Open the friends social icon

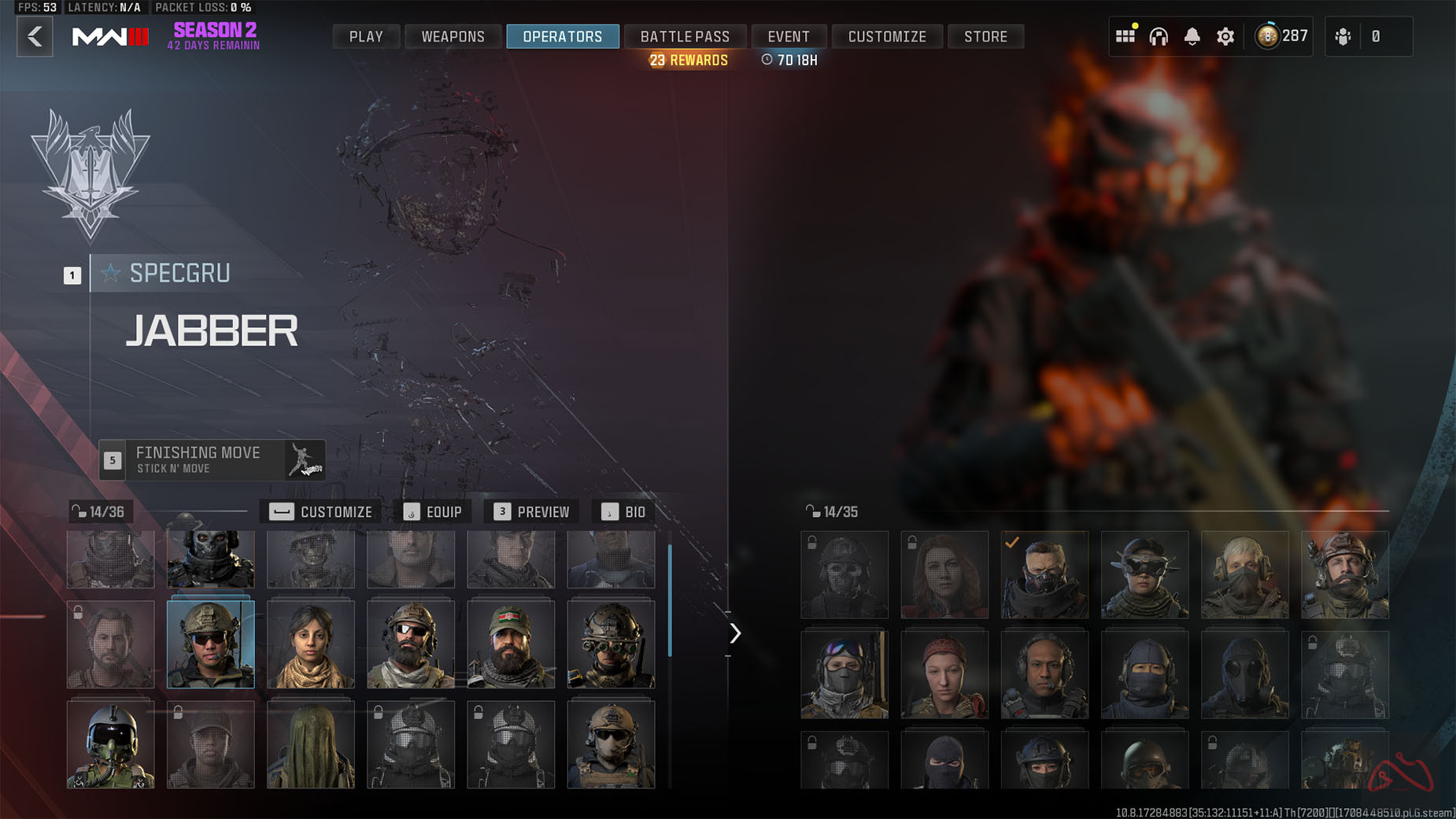1343,36
